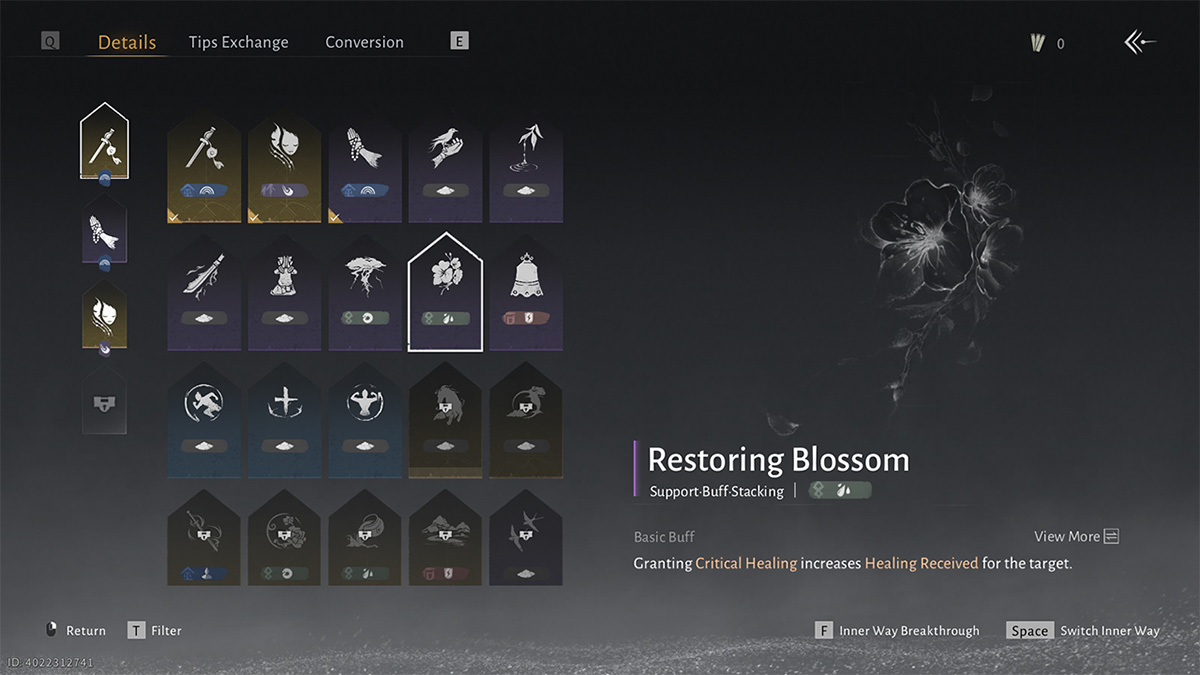Select the bird perched on hand card
1200x675 pixels.
tap(445, 165)
